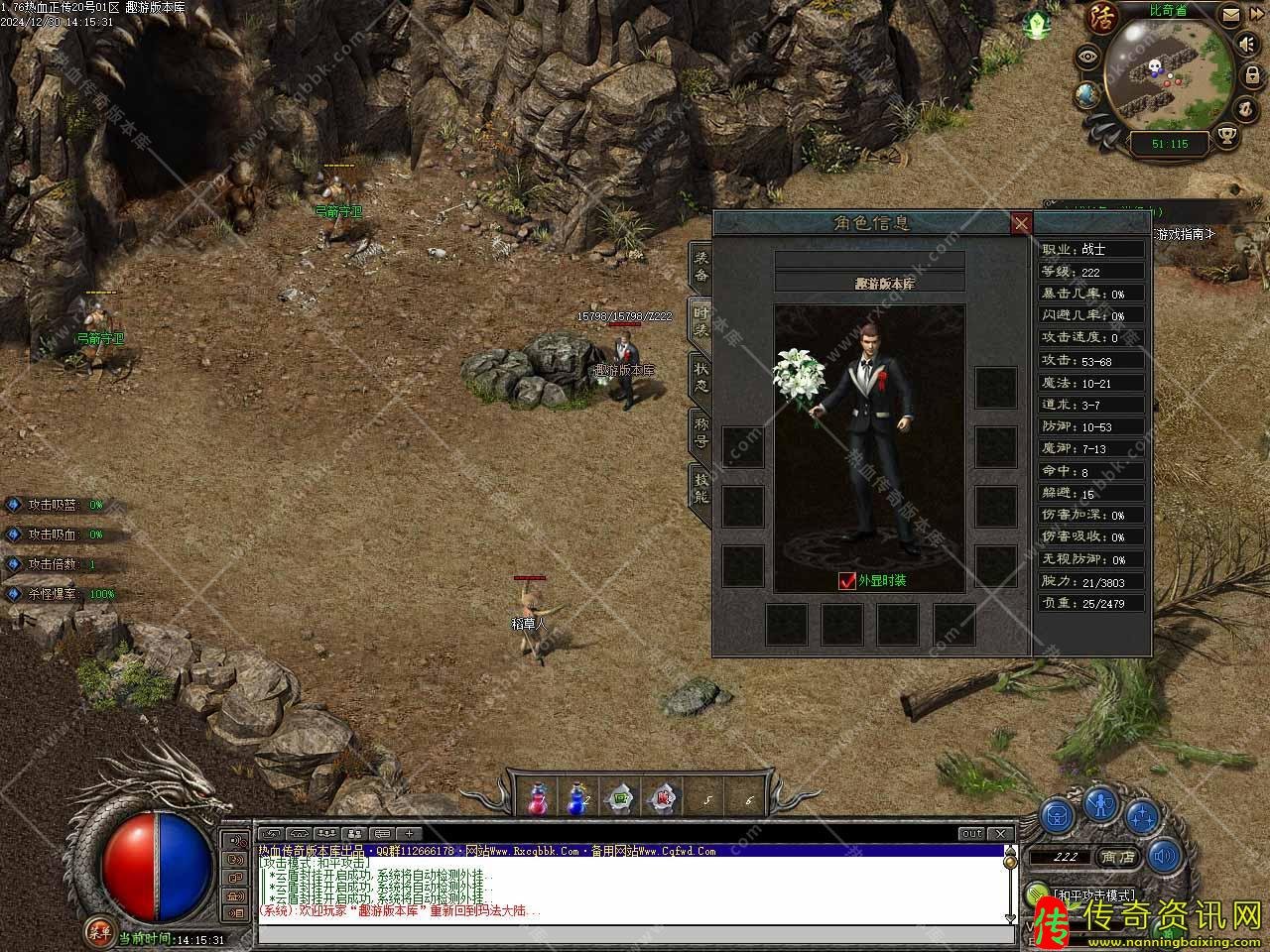Open the 商店 shop button
Screen dimensions: 1270x952
click(x=1117, y=857)
